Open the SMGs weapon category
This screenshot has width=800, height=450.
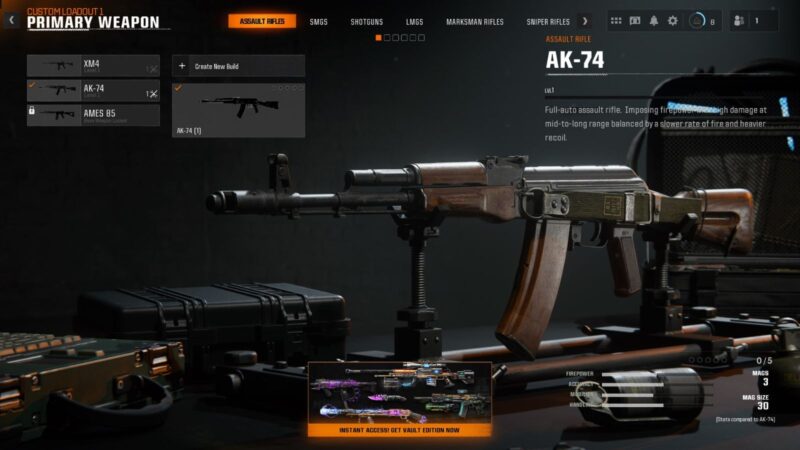coord(318,21)
